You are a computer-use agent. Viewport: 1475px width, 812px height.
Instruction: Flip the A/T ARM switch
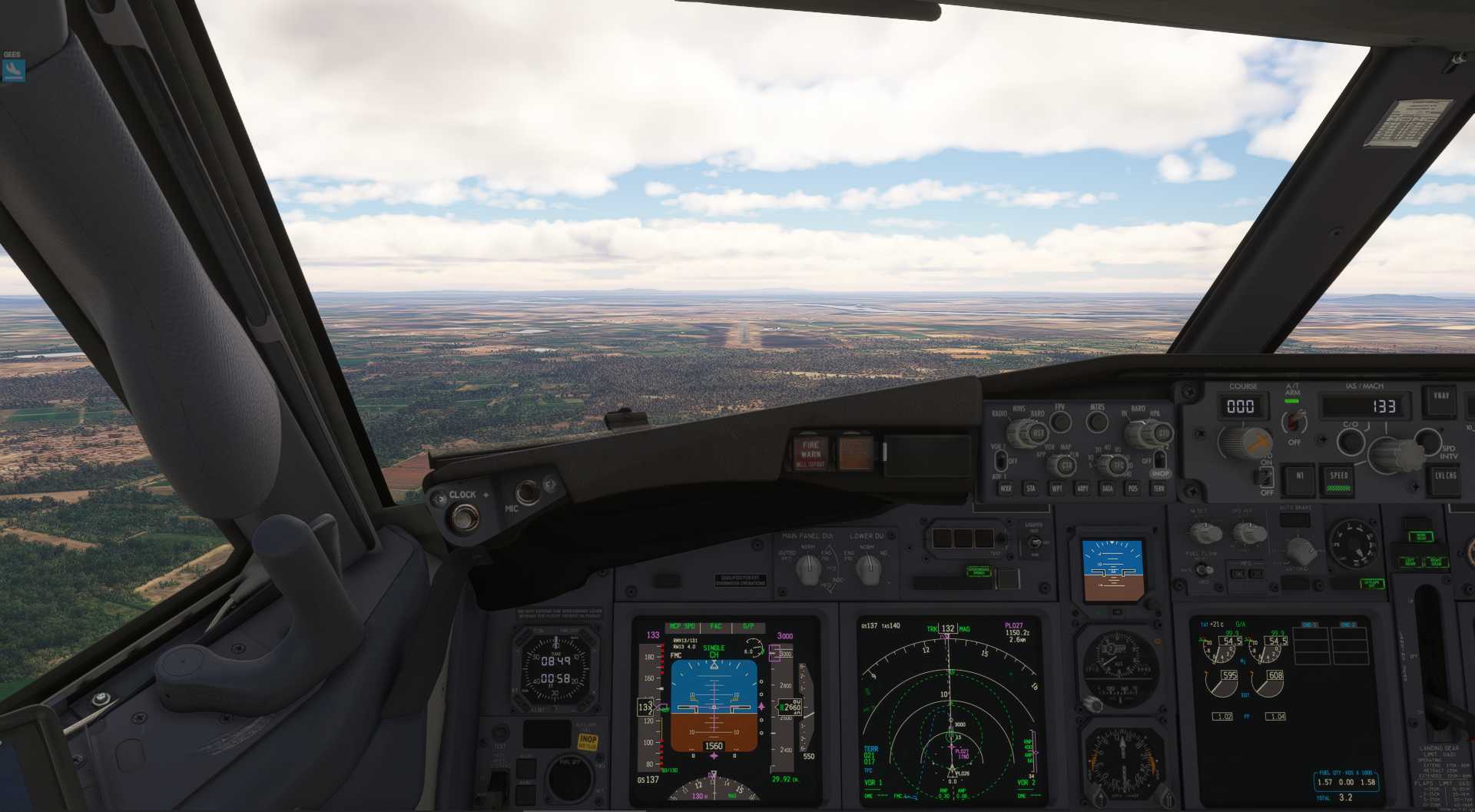1295,419
